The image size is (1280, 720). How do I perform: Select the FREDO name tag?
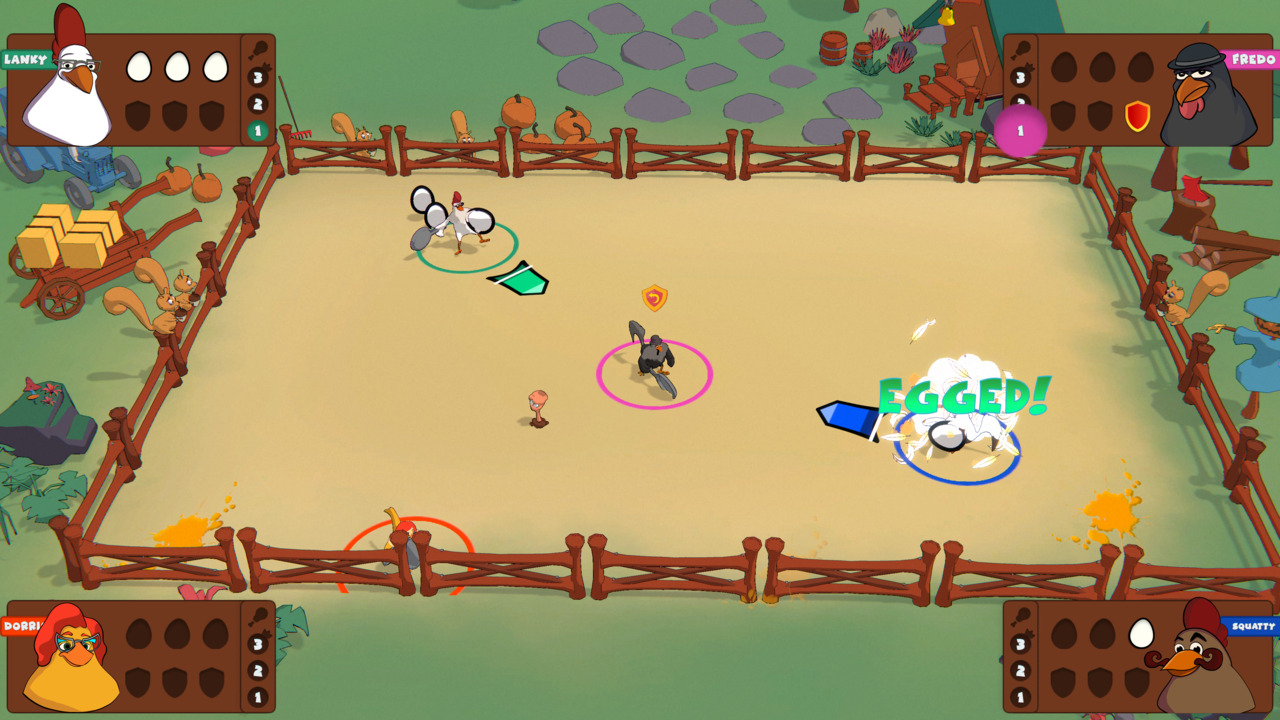coord(1253,58)
